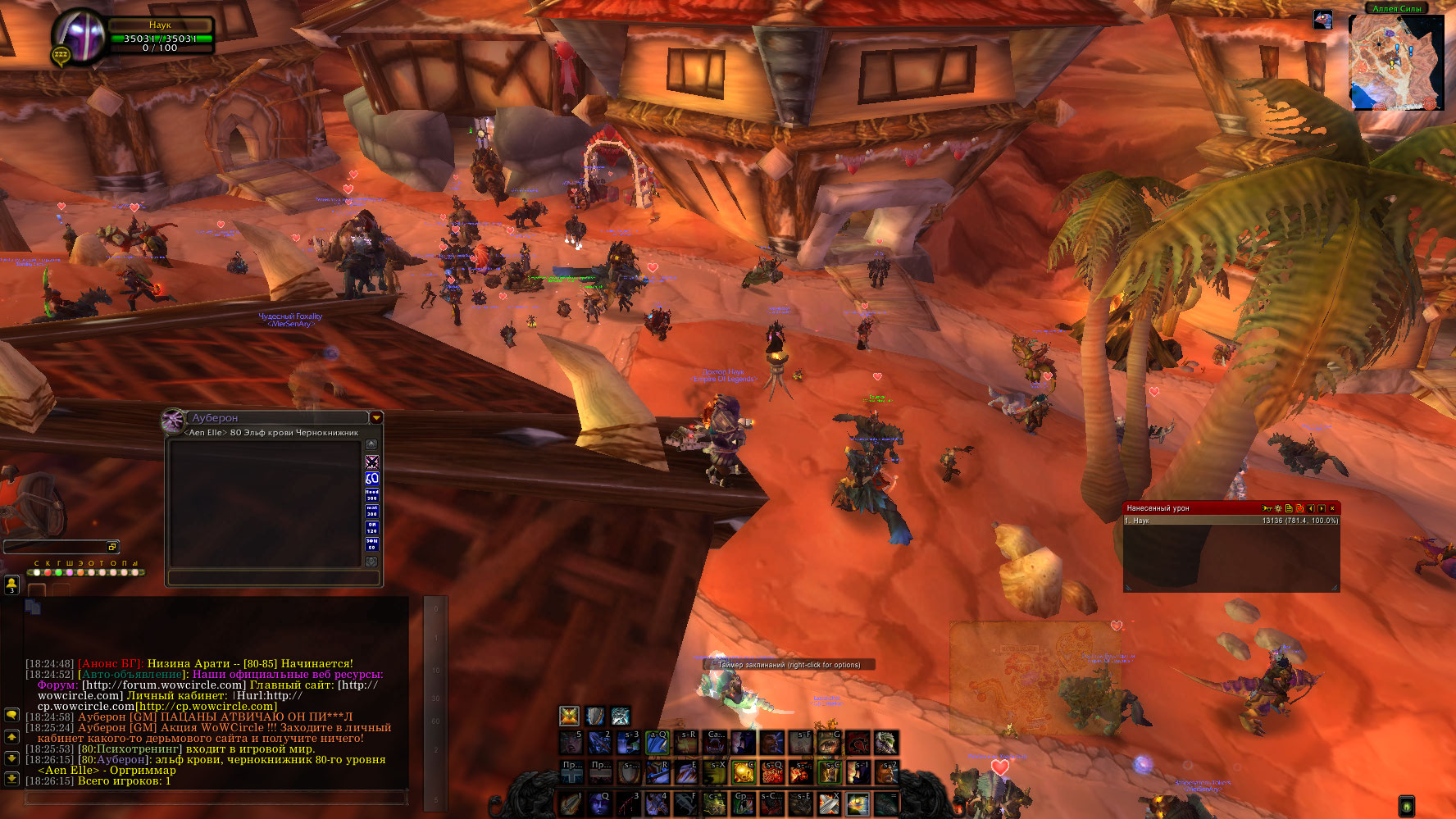Viewport: 1456px width, 819px height.
Task: Select the Ауберон target portrait
Action: (173, 421)
